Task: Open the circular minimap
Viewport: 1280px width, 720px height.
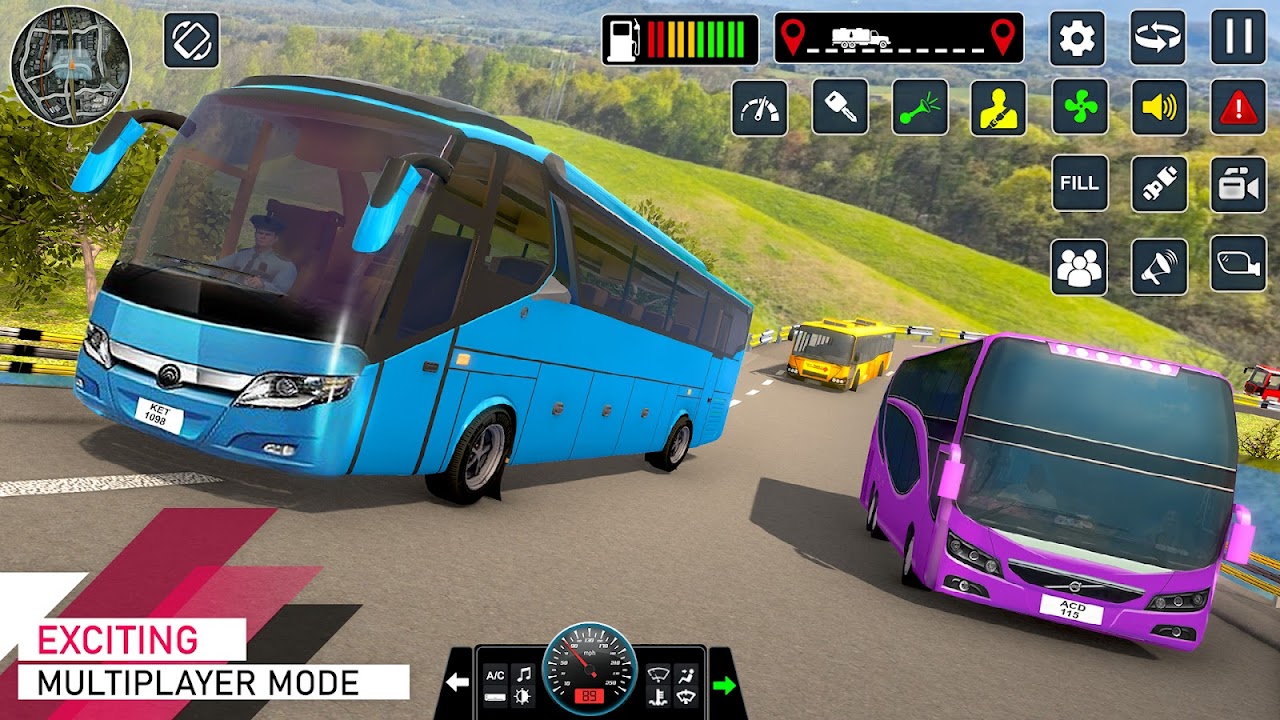Action: tap(70, 65)
